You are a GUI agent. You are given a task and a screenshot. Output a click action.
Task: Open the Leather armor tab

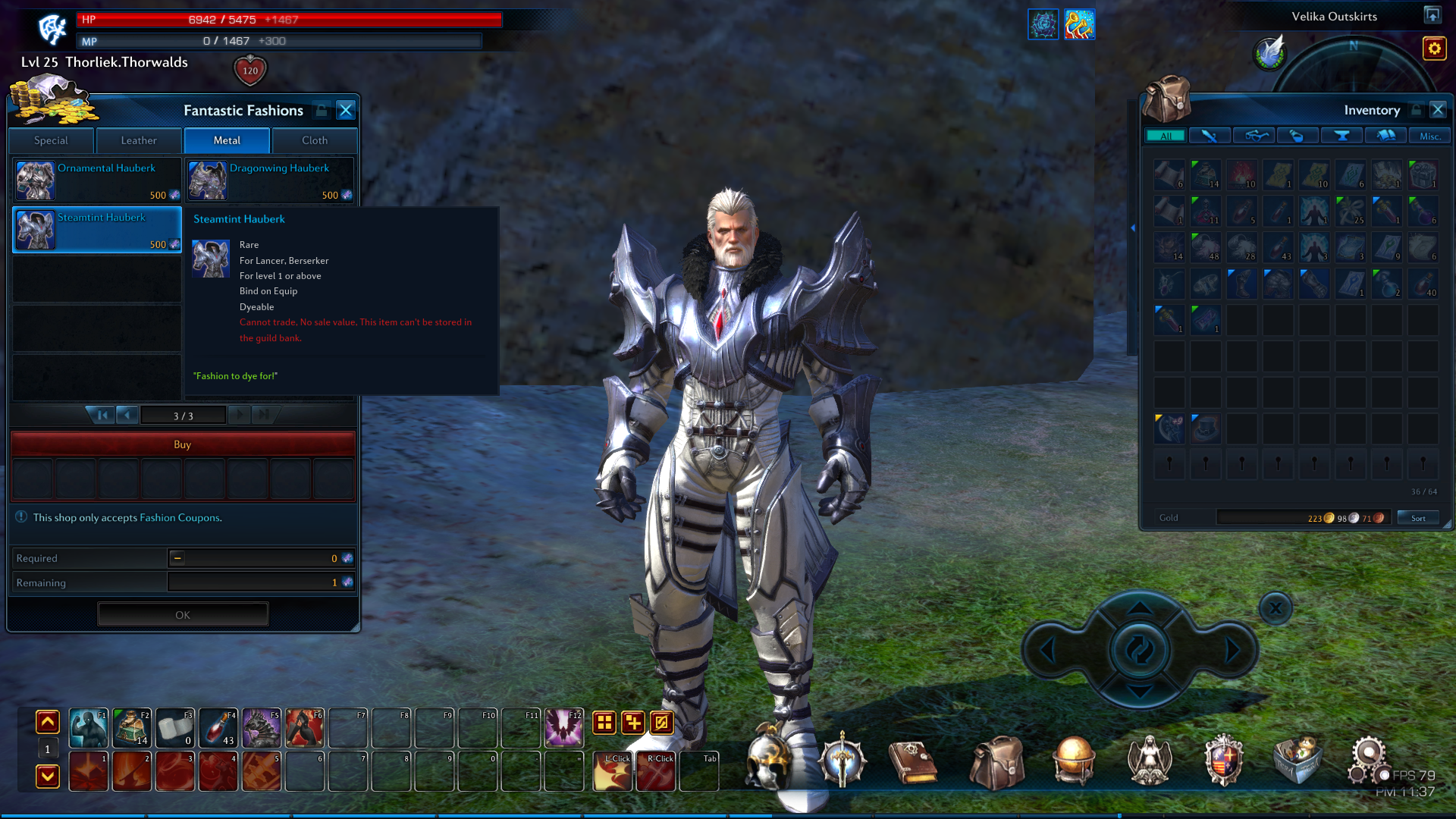[139, 140]
